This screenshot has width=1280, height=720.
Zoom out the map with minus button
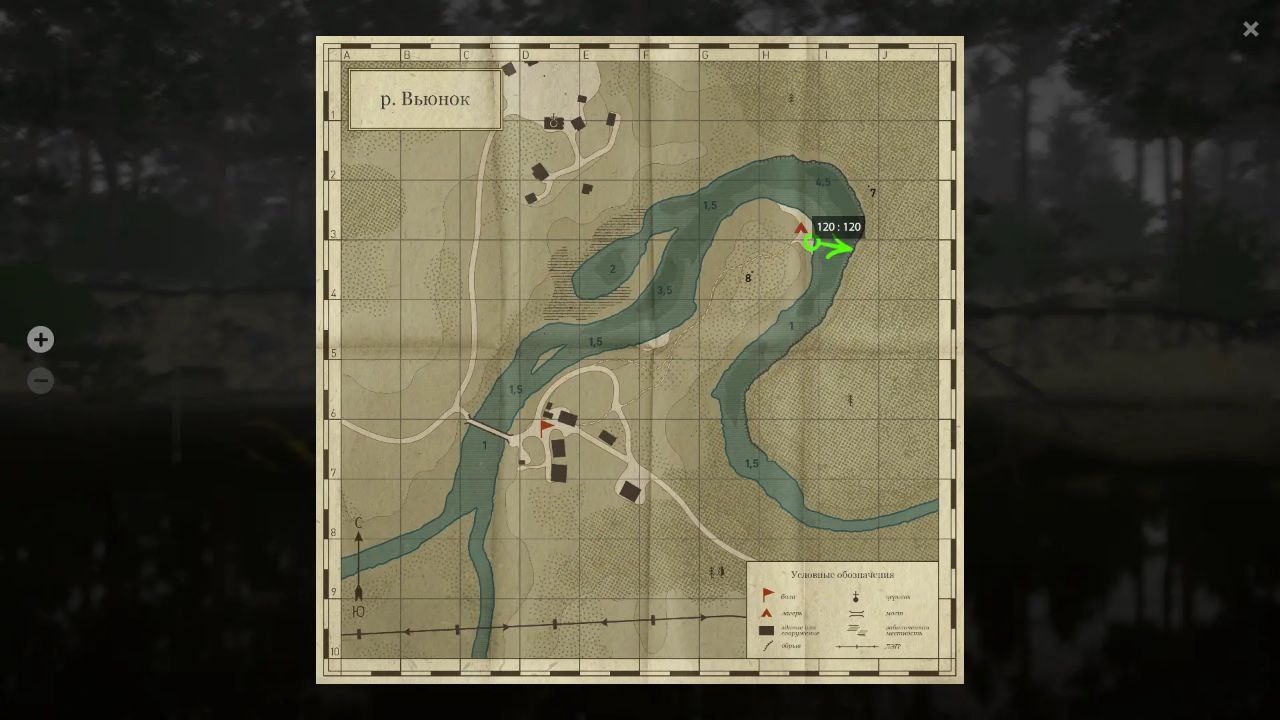pyautogui.click(x=40, y=380)
